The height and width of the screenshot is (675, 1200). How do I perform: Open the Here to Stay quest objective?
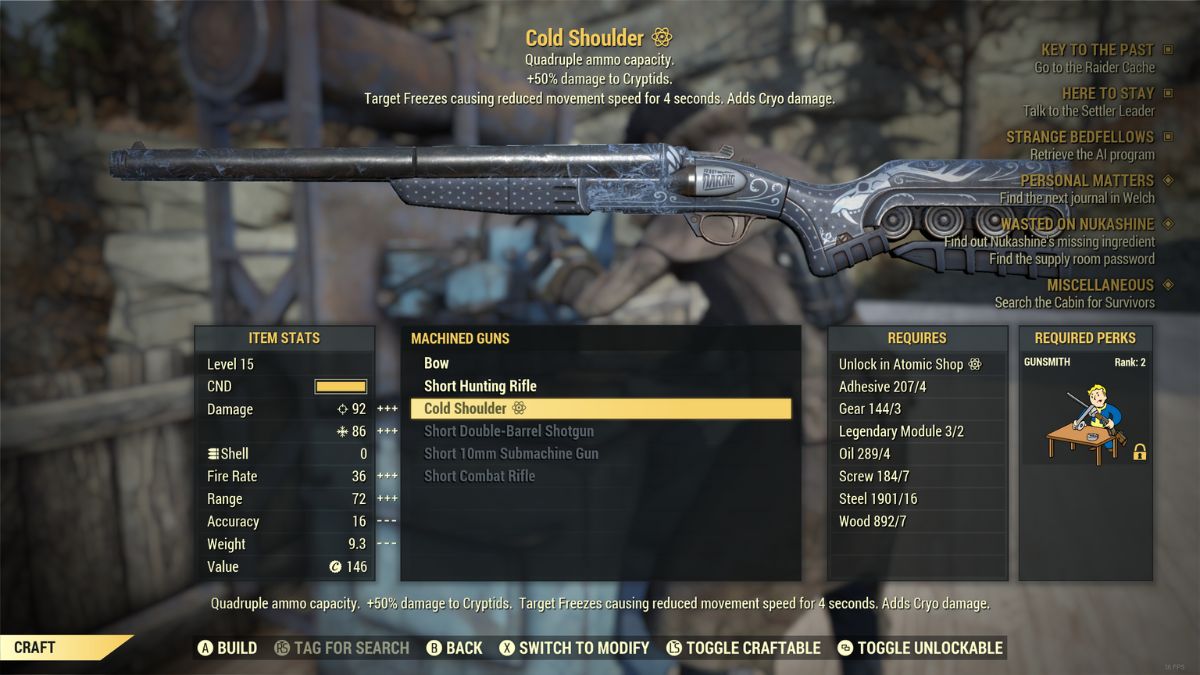(x=1107, y=93)
